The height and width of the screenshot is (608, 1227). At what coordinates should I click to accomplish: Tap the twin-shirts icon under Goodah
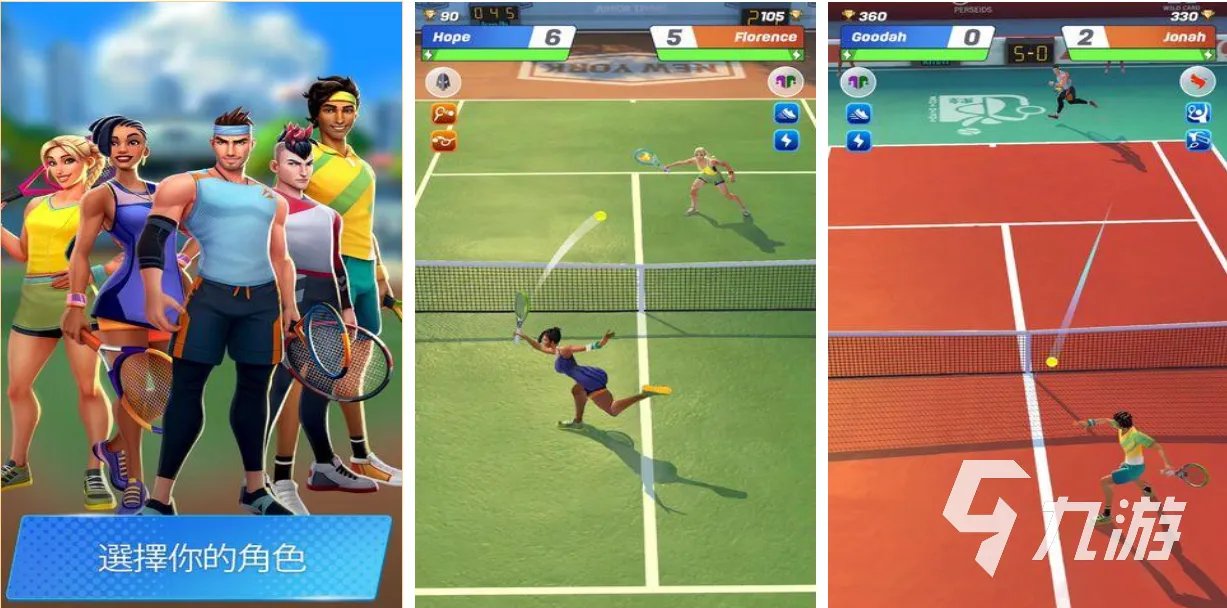click(857, 83)
